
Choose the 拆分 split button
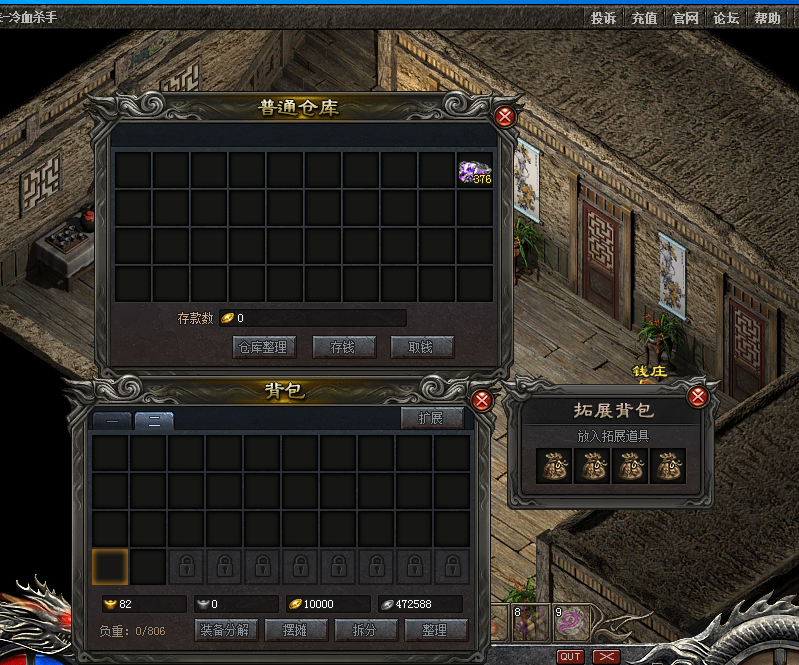(x=364, y=630)
